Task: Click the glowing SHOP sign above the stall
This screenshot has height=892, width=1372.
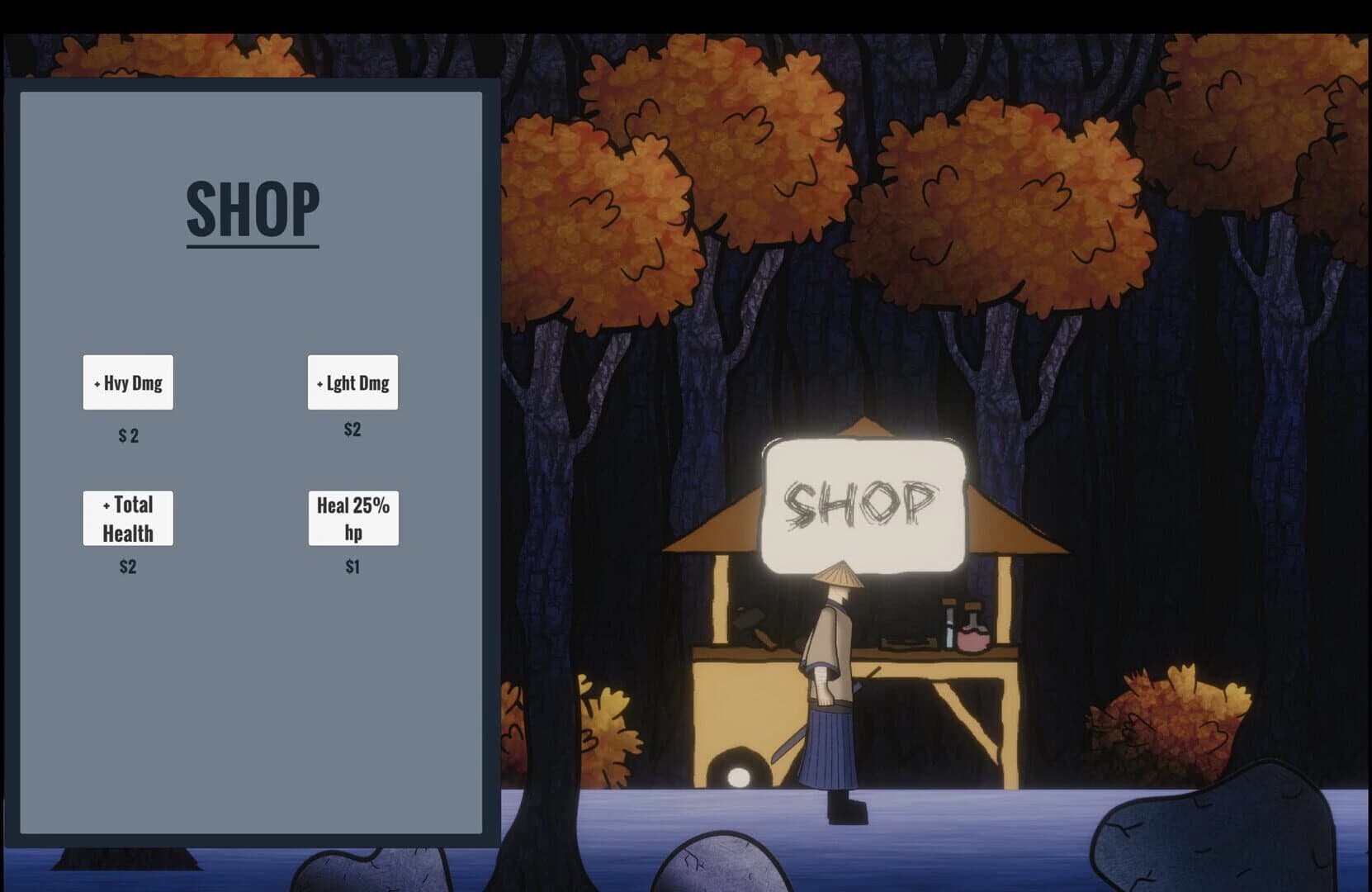Action: point(863,504)
